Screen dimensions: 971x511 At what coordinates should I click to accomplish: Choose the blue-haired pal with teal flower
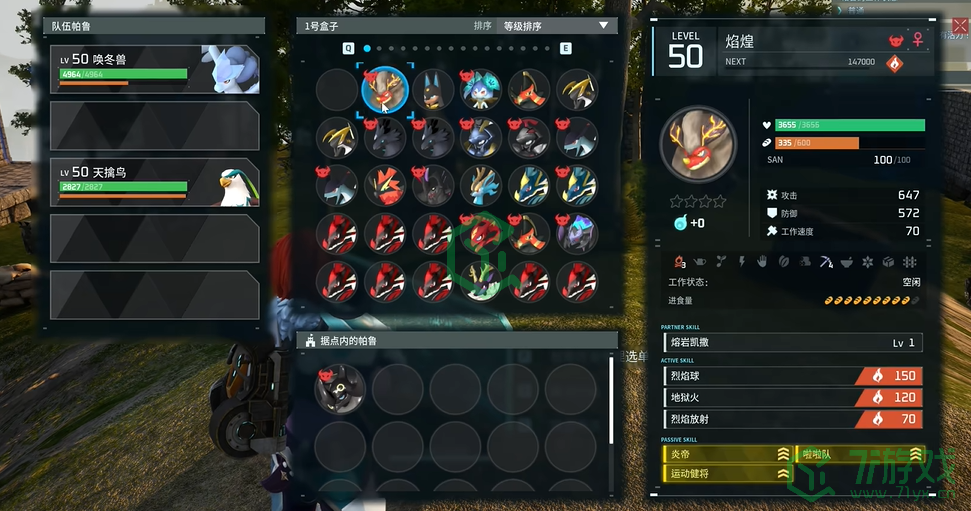(x=482, y=89)
